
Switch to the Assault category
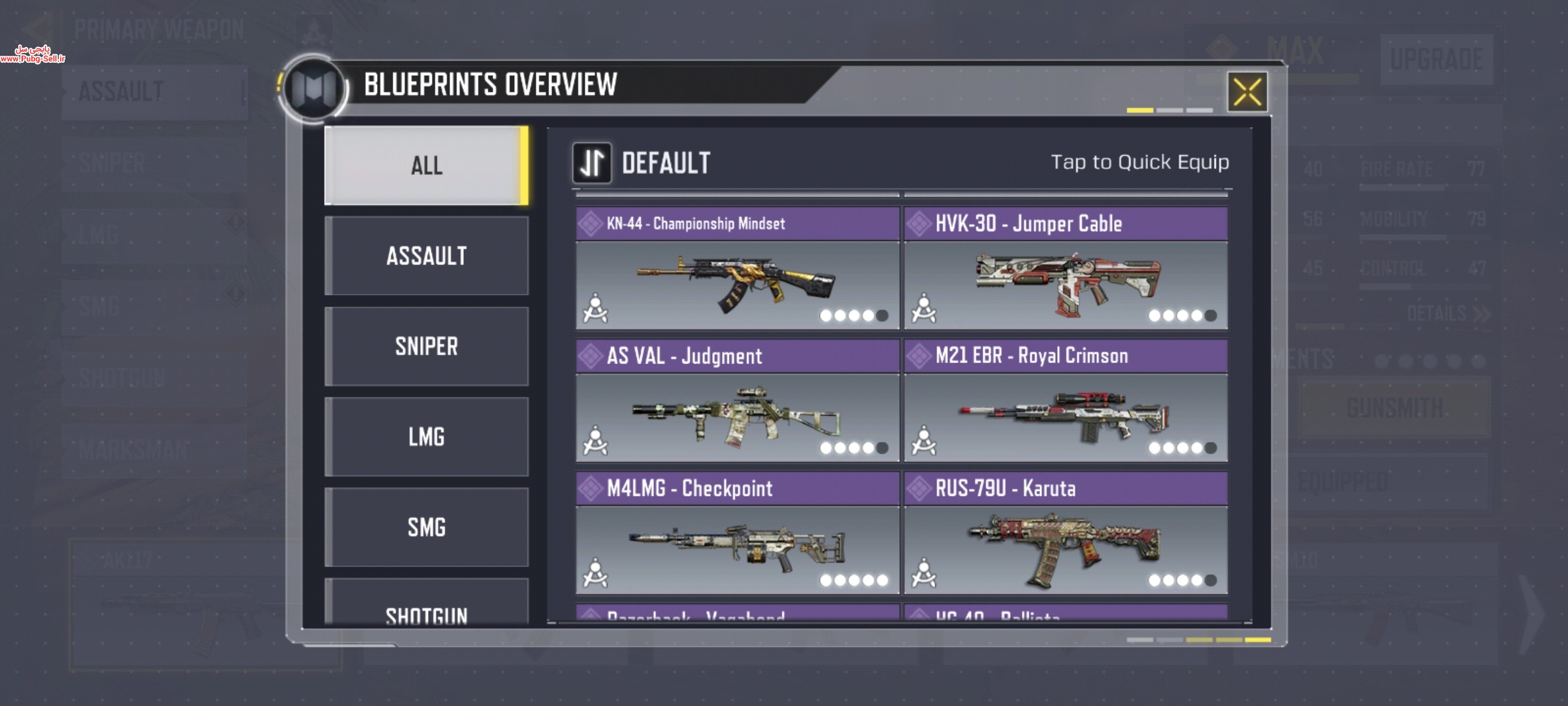click(x=426, y=256)
